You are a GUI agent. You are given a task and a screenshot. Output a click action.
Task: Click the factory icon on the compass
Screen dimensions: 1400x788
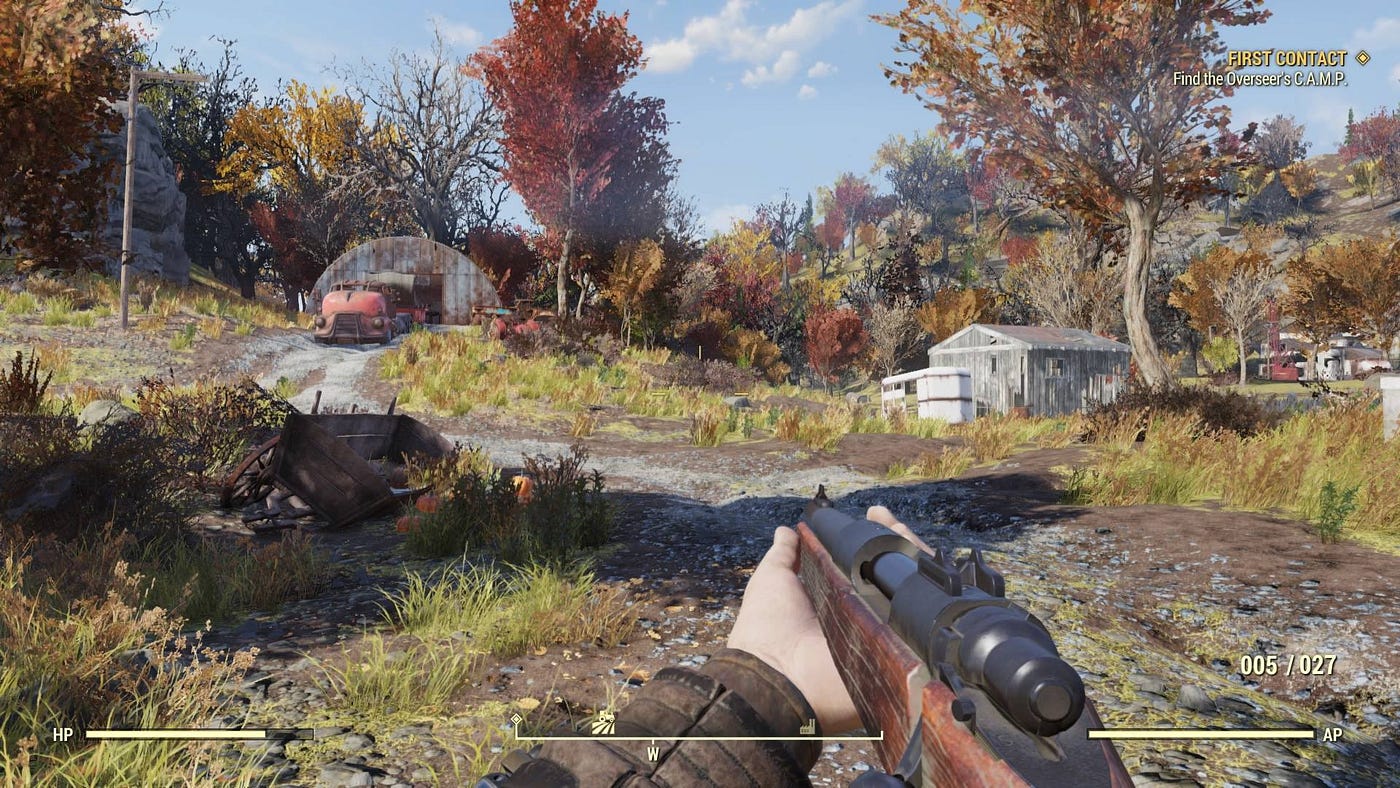[x=807, y=727]
